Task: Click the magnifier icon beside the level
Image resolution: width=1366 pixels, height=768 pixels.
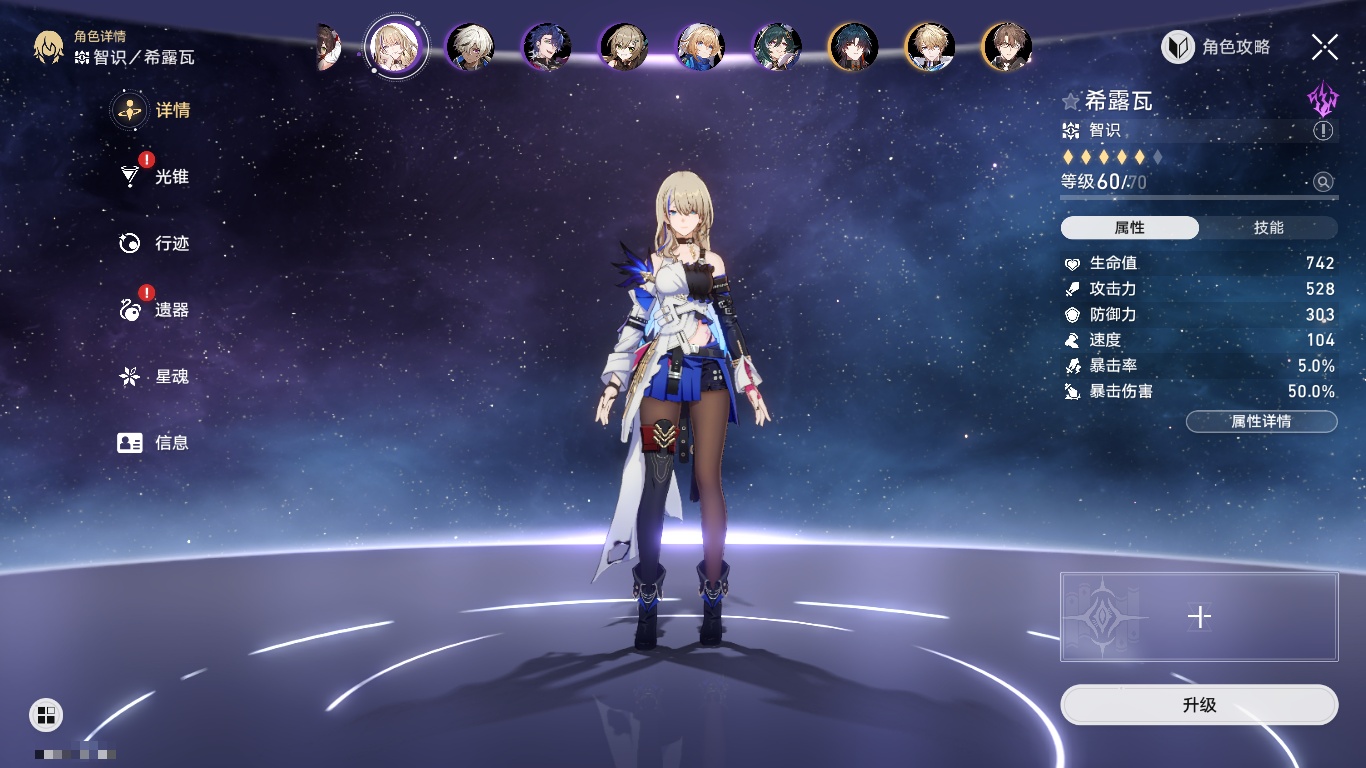Action: [1323, 182]
